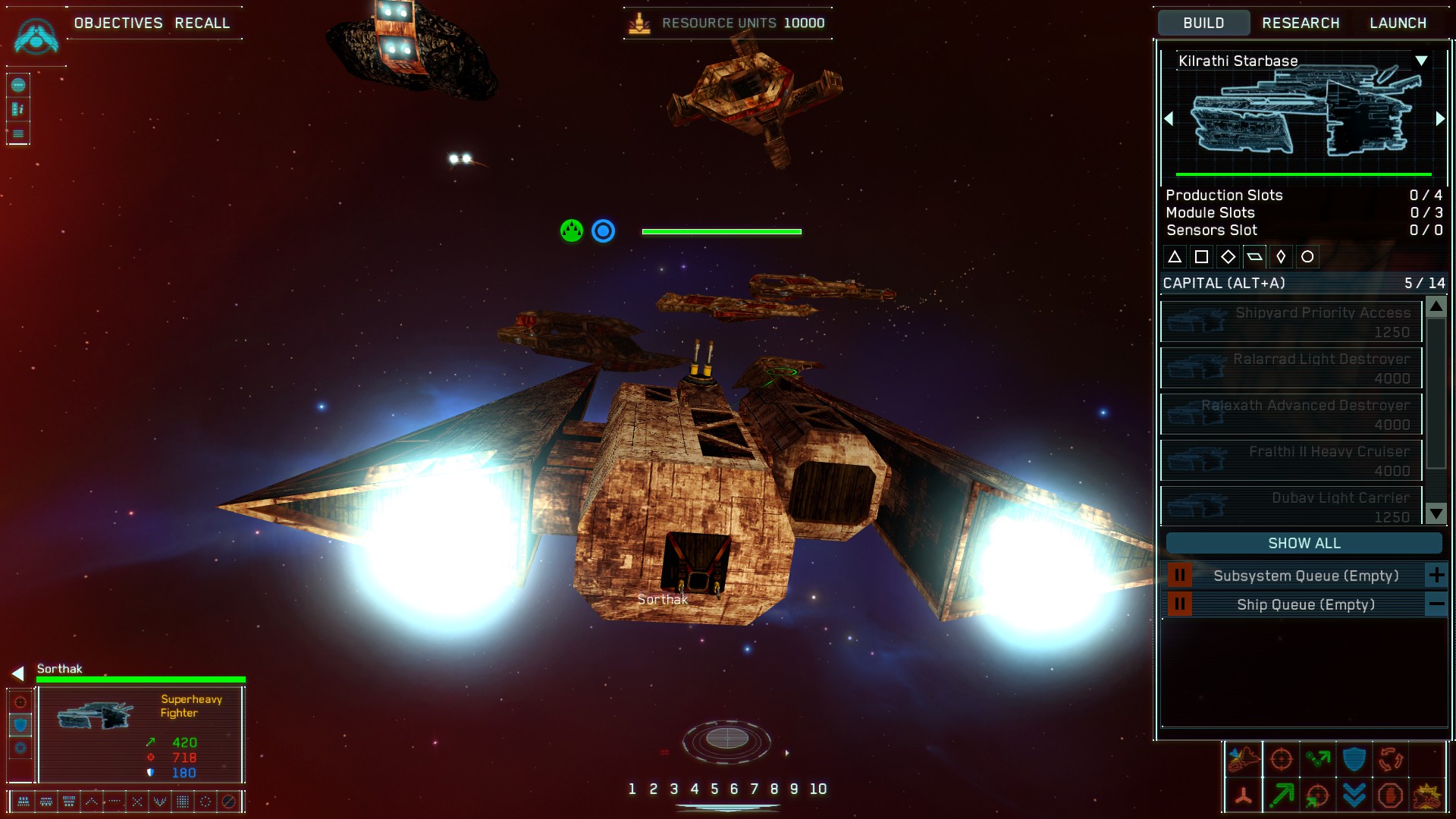Click the Recall button

pyautogui.click(x=202, y=23)
